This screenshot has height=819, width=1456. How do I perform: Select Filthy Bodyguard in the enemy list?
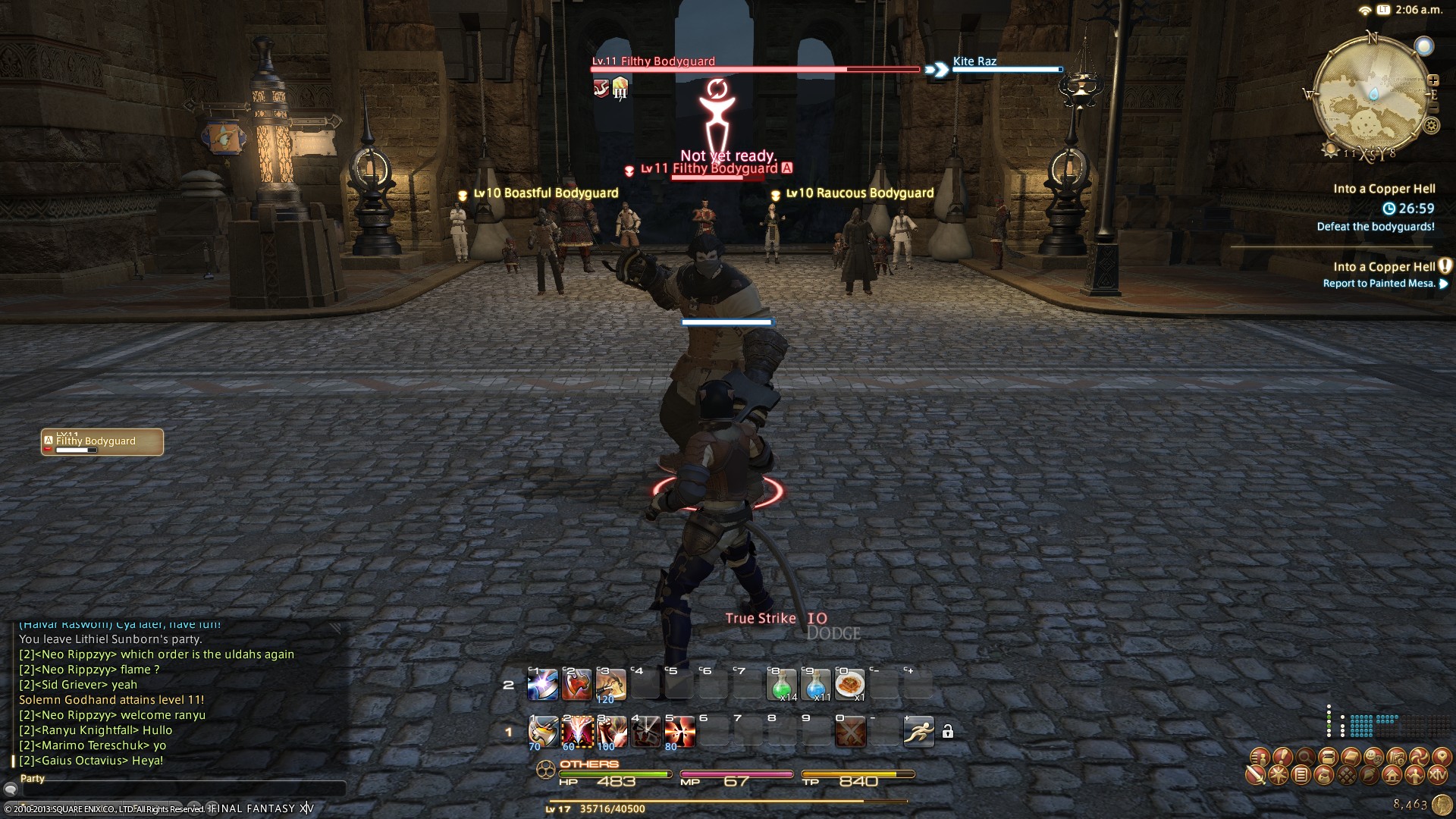pyautogui.click(x=102, y=442)
